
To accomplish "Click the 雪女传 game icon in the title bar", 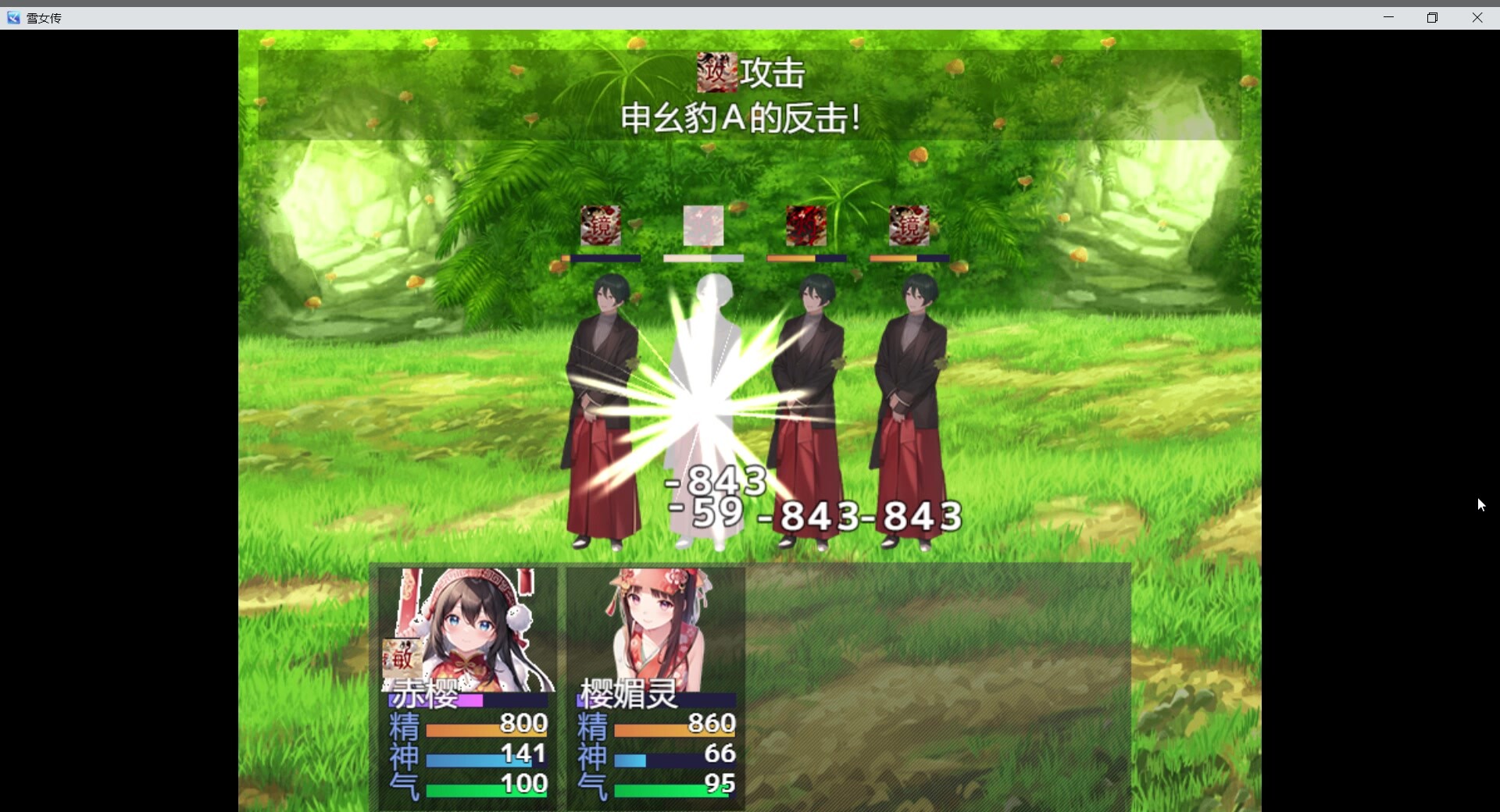I will [12, 17].
